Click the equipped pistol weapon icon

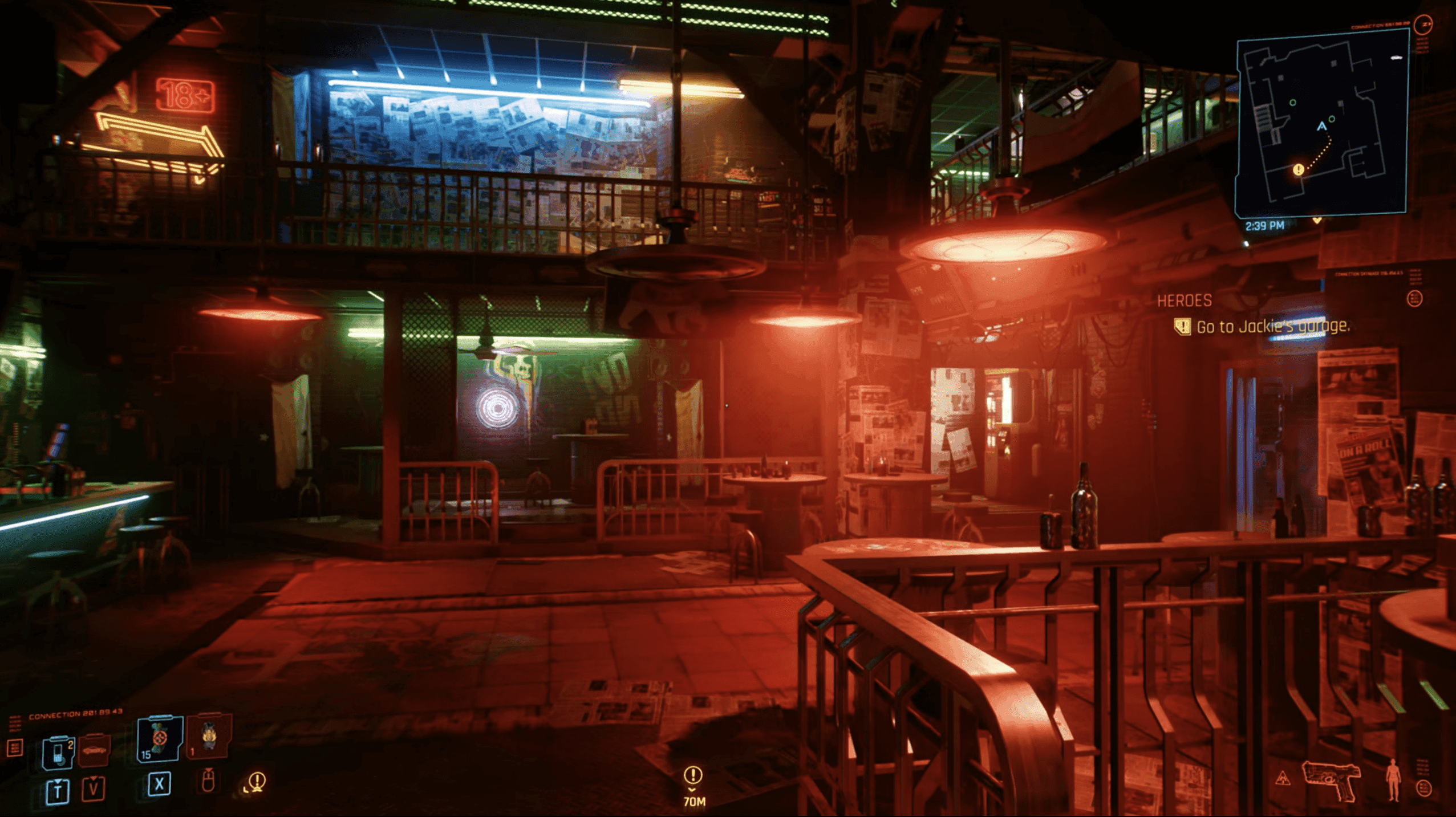click(x=1332, y=781)
